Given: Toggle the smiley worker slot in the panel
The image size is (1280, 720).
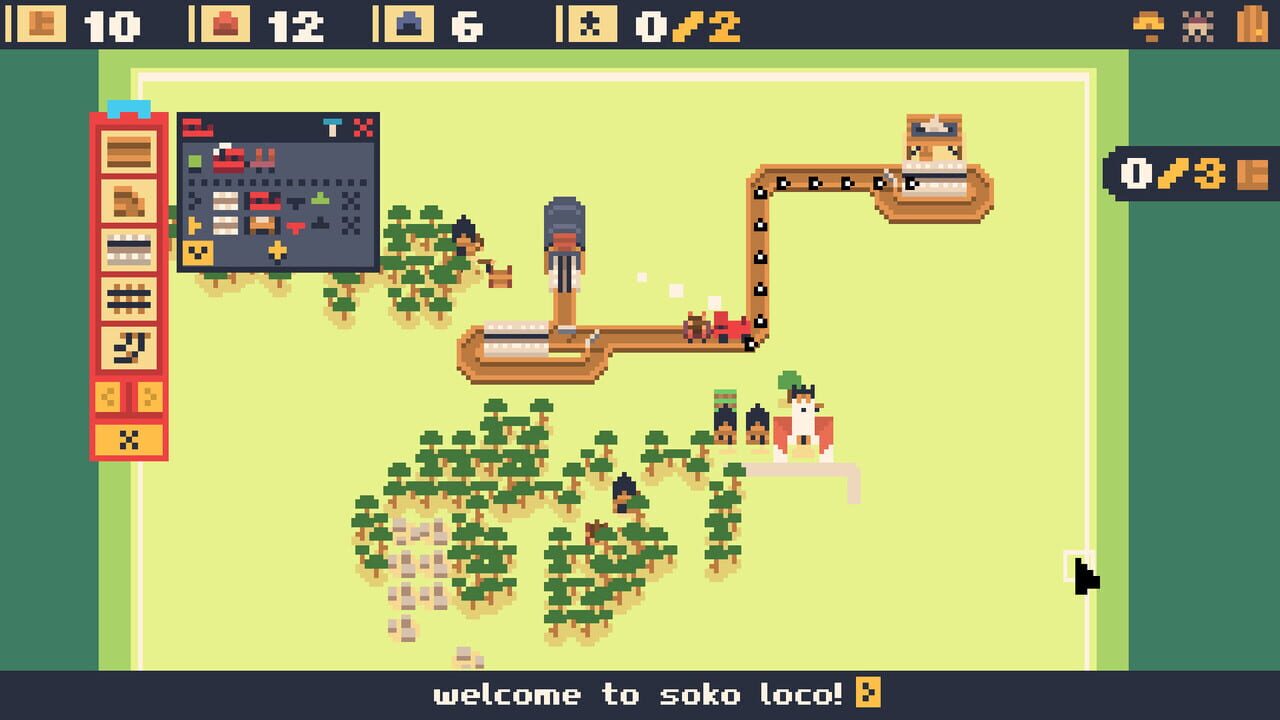Looking at the screenshot, I should click(x=197, y=250).
